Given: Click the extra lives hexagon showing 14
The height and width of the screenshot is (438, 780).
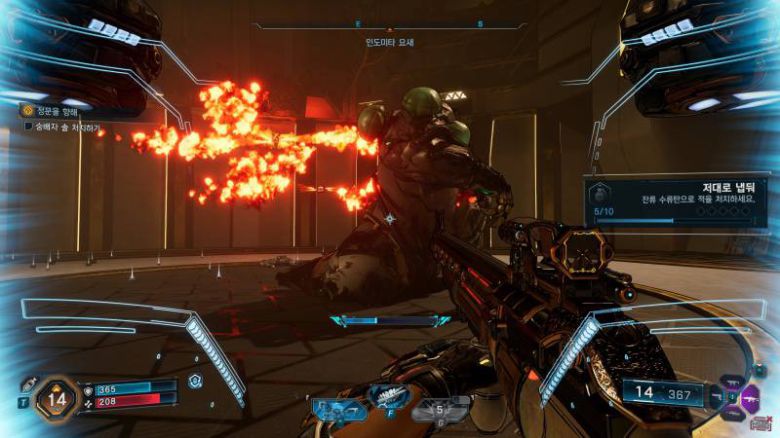Looking at the screenshot, I should click(x=56, y=398).
